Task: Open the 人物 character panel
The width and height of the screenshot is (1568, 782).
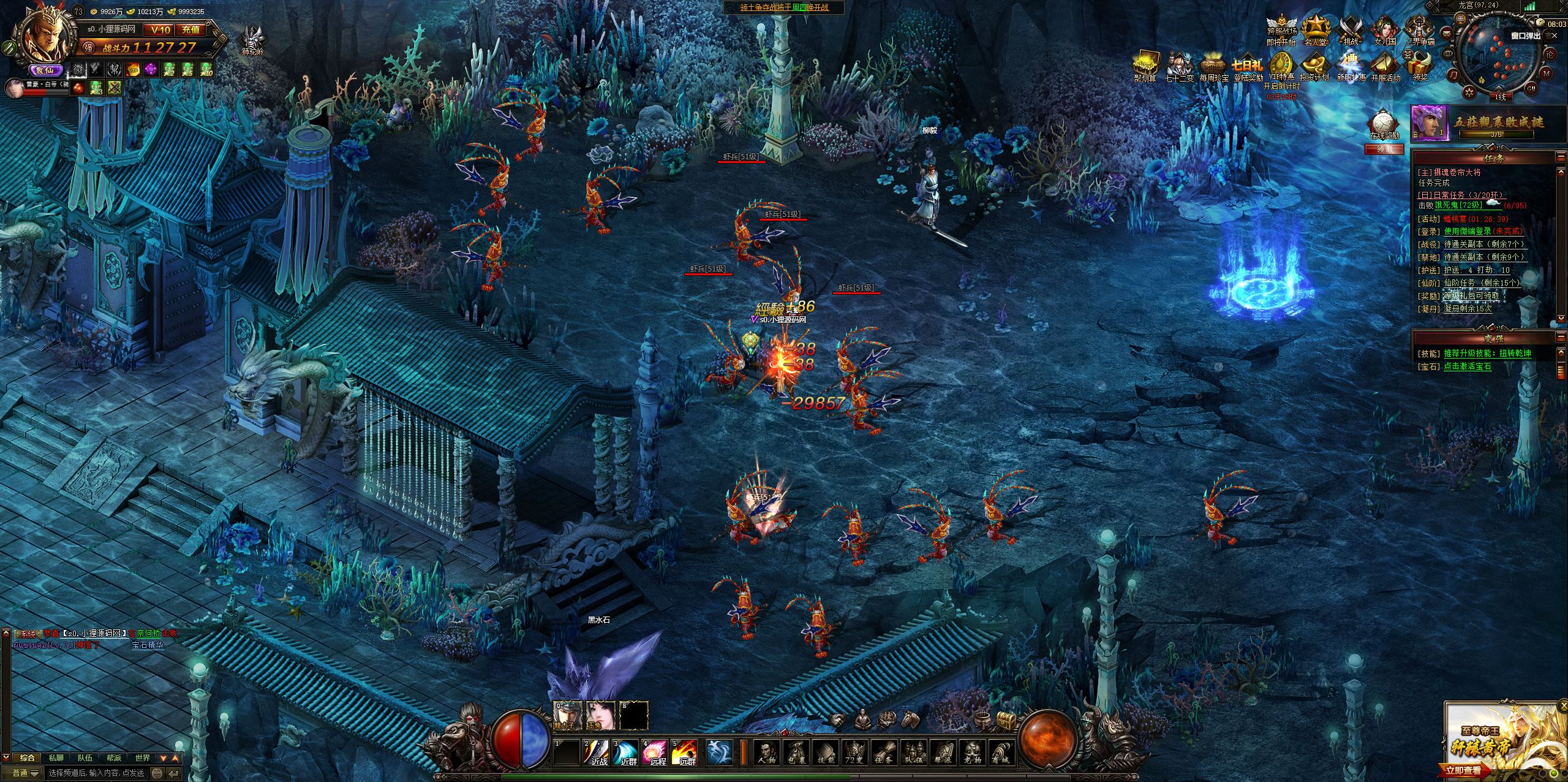Action: click(766, 752)
